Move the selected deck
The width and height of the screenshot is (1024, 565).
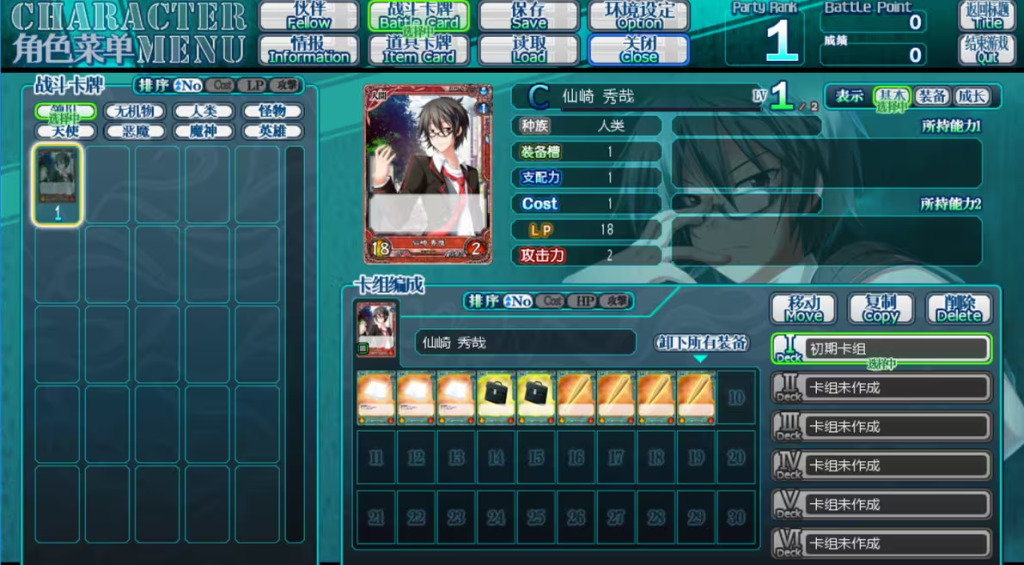pos(804,308)
